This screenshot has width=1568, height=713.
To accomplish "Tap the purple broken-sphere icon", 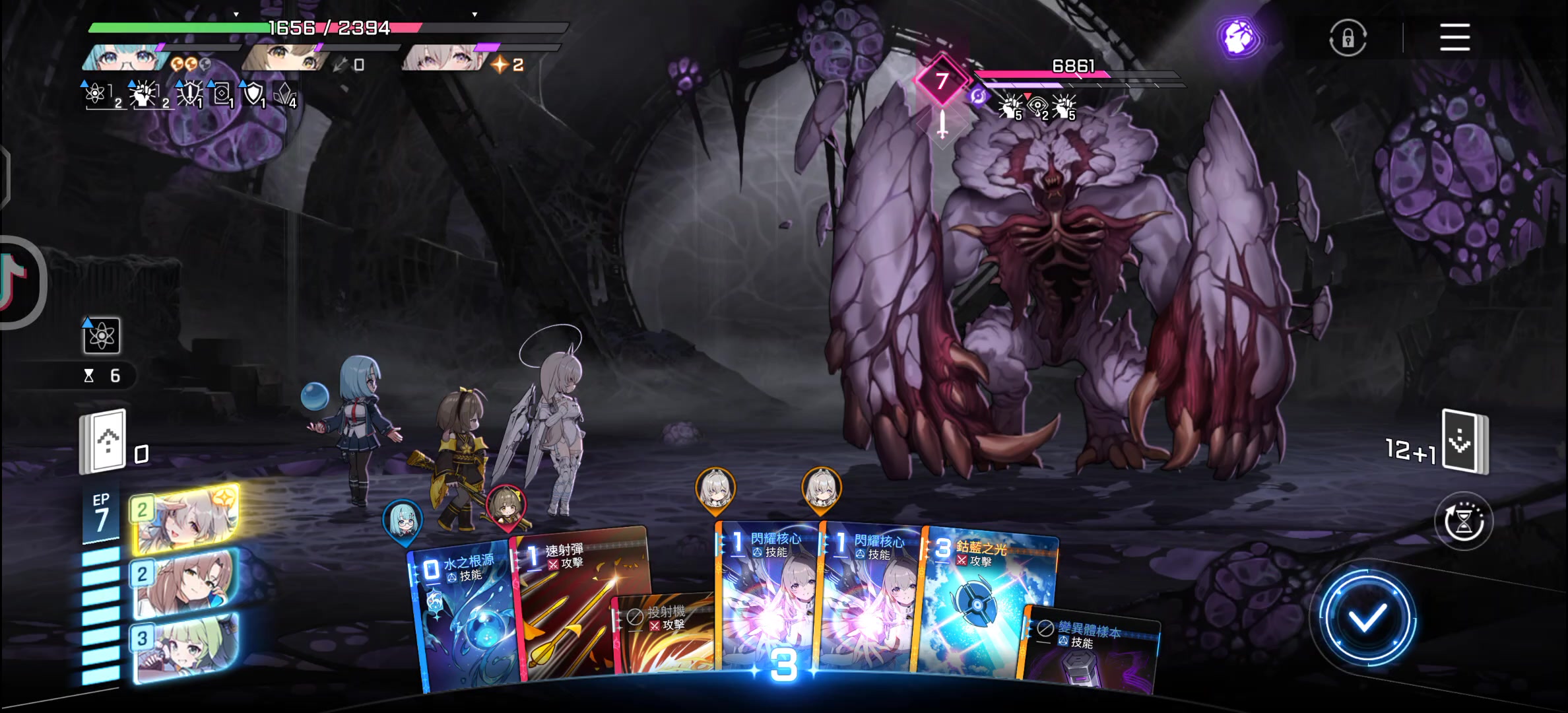I will pos(1238,38).
